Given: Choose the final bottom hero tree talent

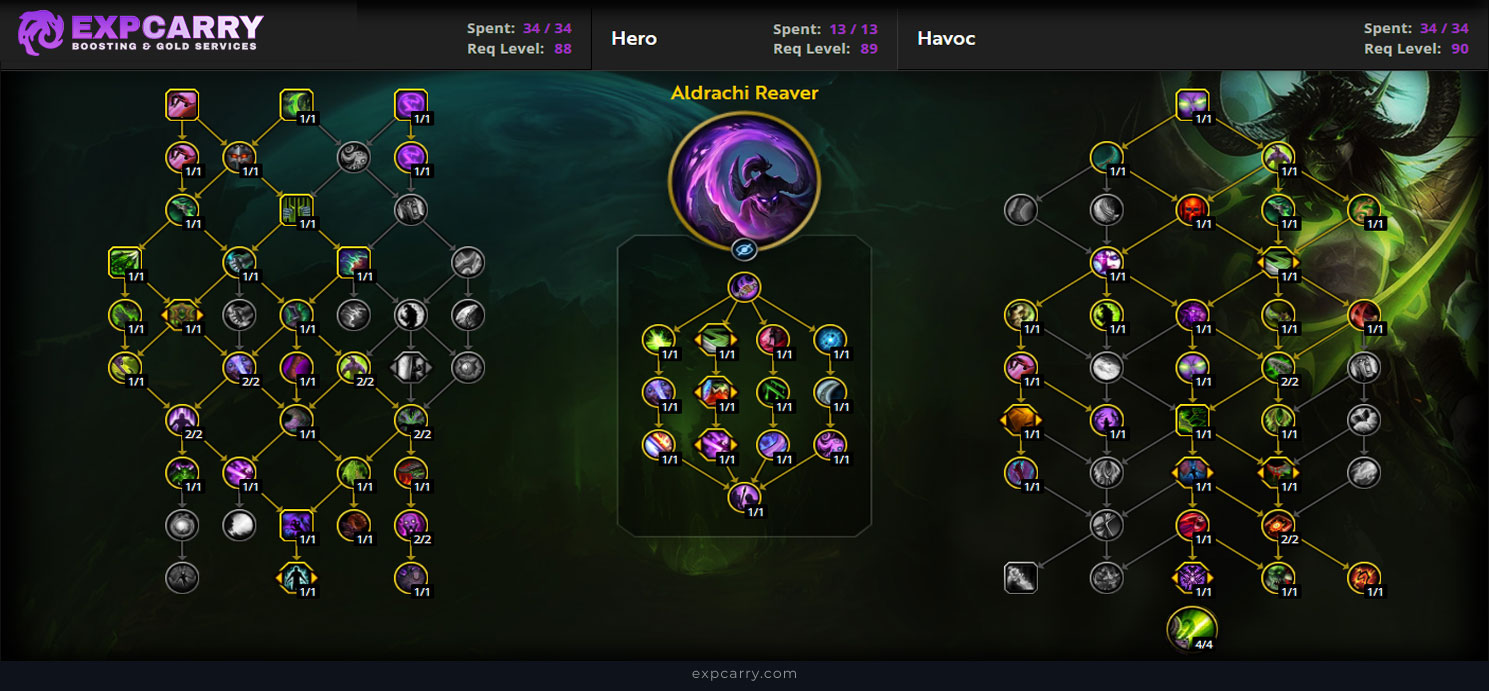Looking at the screenshot, I should tap(744, 496).
